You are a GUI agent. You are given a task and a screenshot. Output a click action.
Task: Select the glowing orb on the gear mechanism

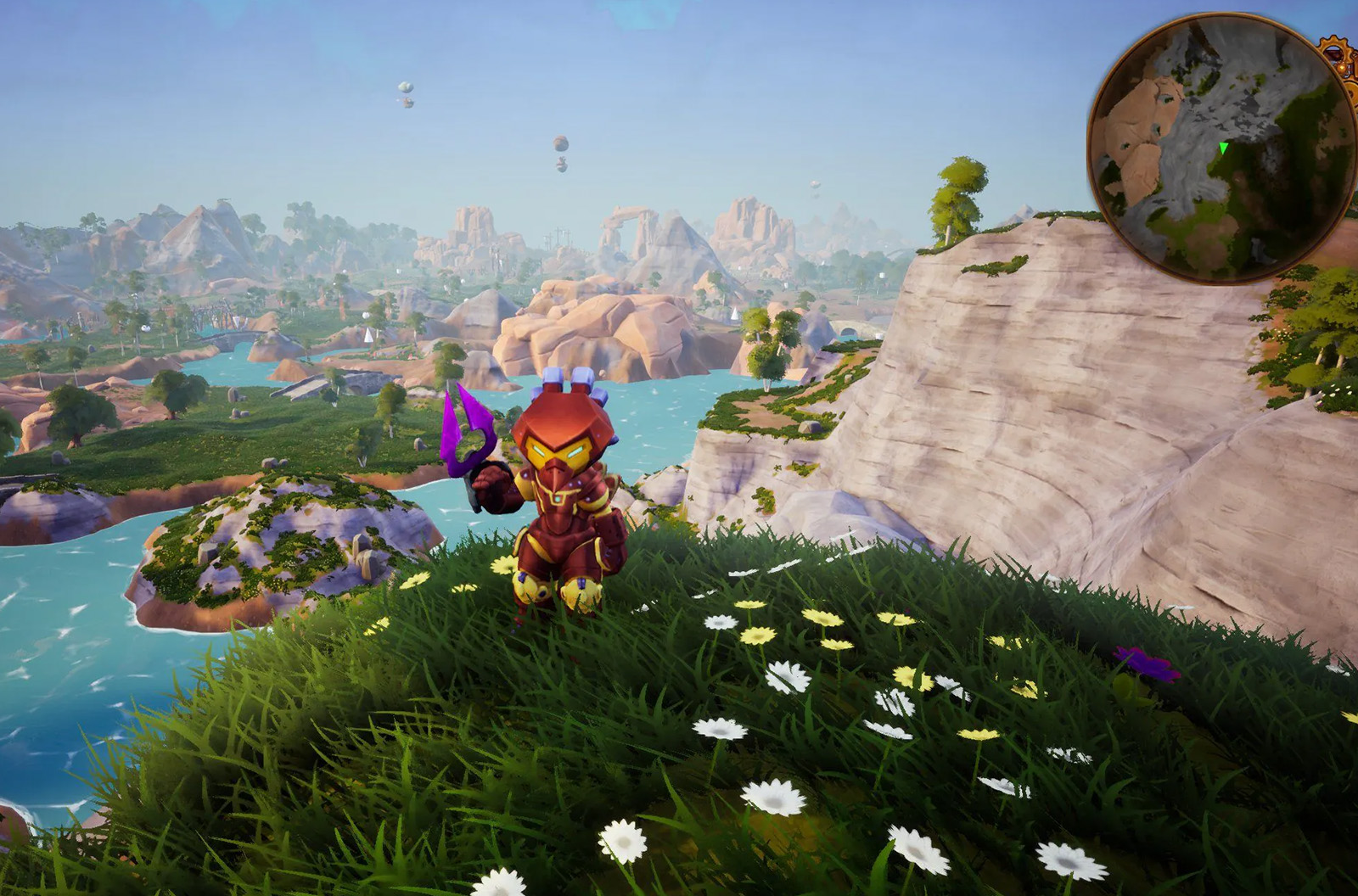click(x=1340, y=66)
